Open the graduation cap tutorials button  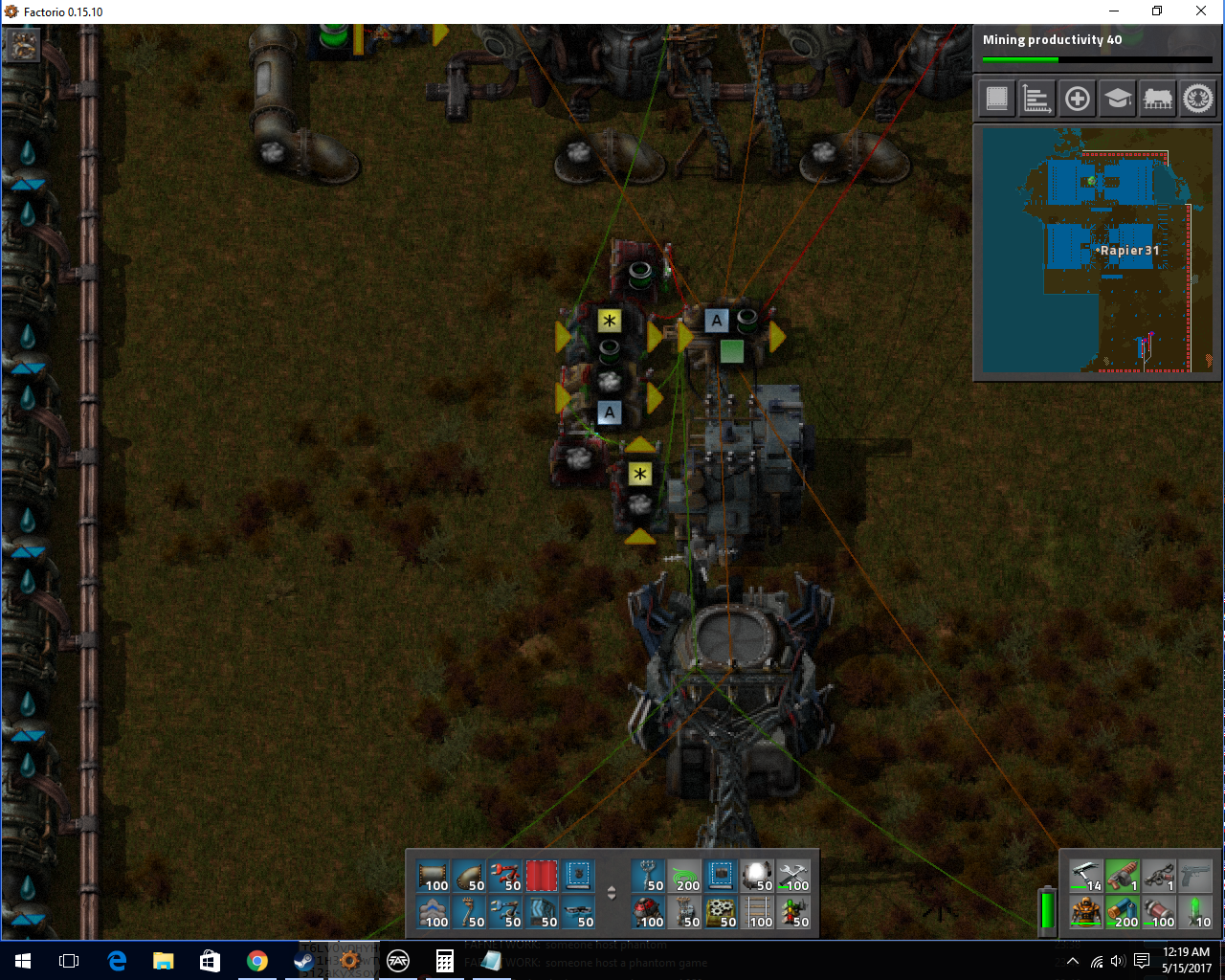[x=1118, y=99]
